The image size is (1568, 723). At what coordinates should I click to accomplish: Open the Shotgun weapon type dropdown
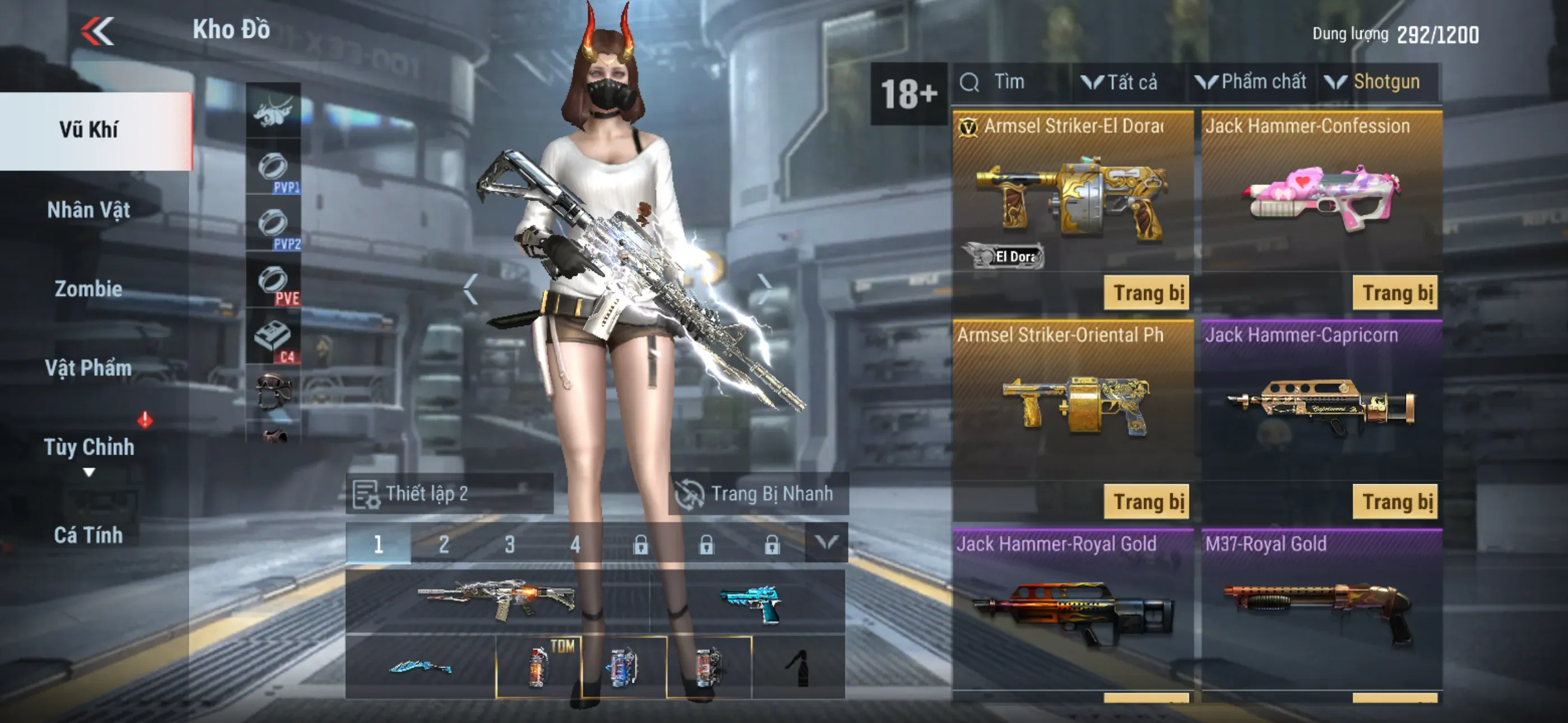(1377, 82)
